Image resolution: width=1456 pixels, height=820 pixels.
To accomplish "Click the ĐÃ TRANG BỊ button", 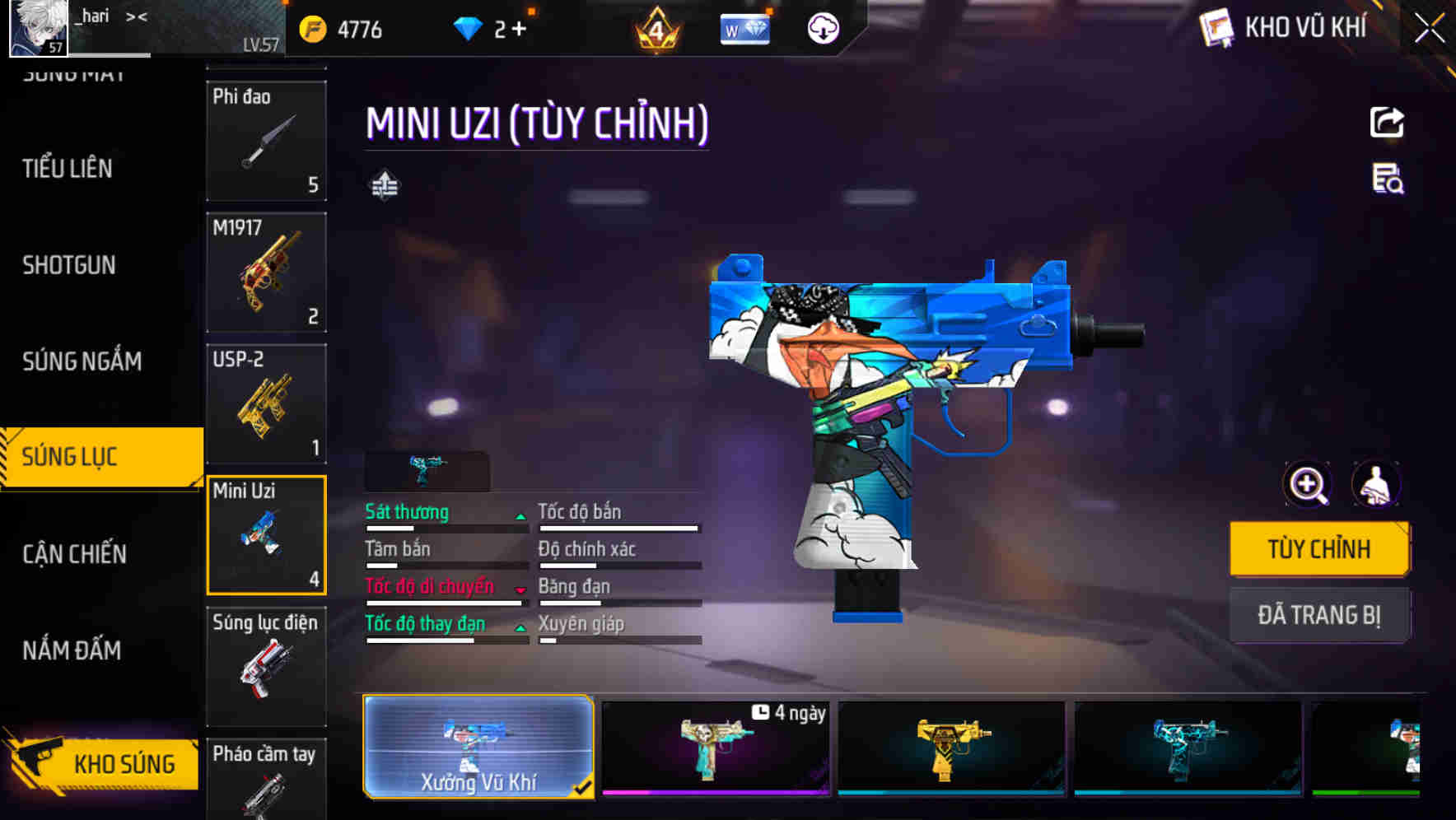I will tap(1318, 615).
